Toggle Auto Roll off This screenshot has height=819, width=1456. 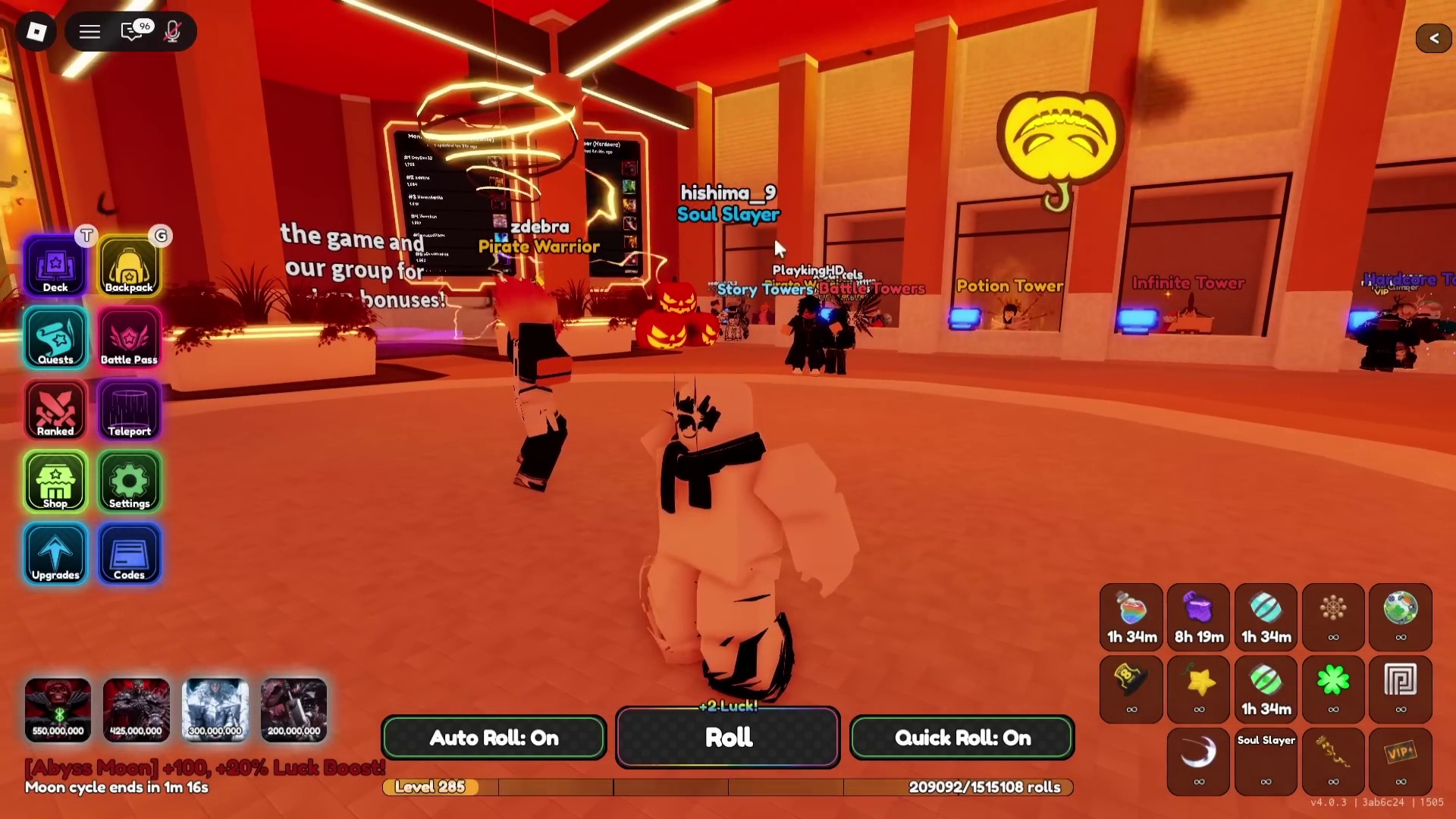coord(494,738)
